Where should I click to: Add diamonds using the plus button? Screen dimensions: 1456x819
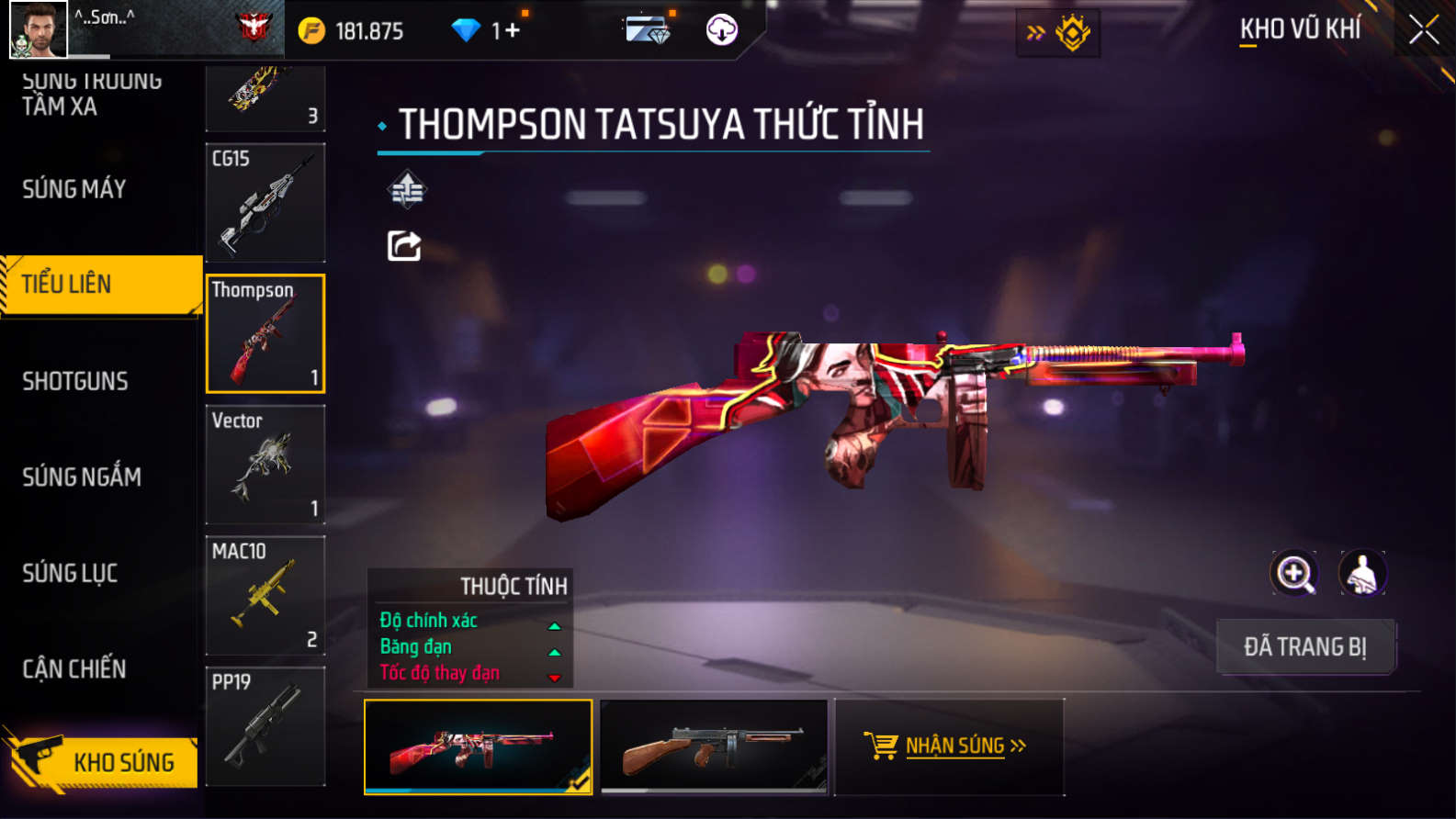point(512,30)
